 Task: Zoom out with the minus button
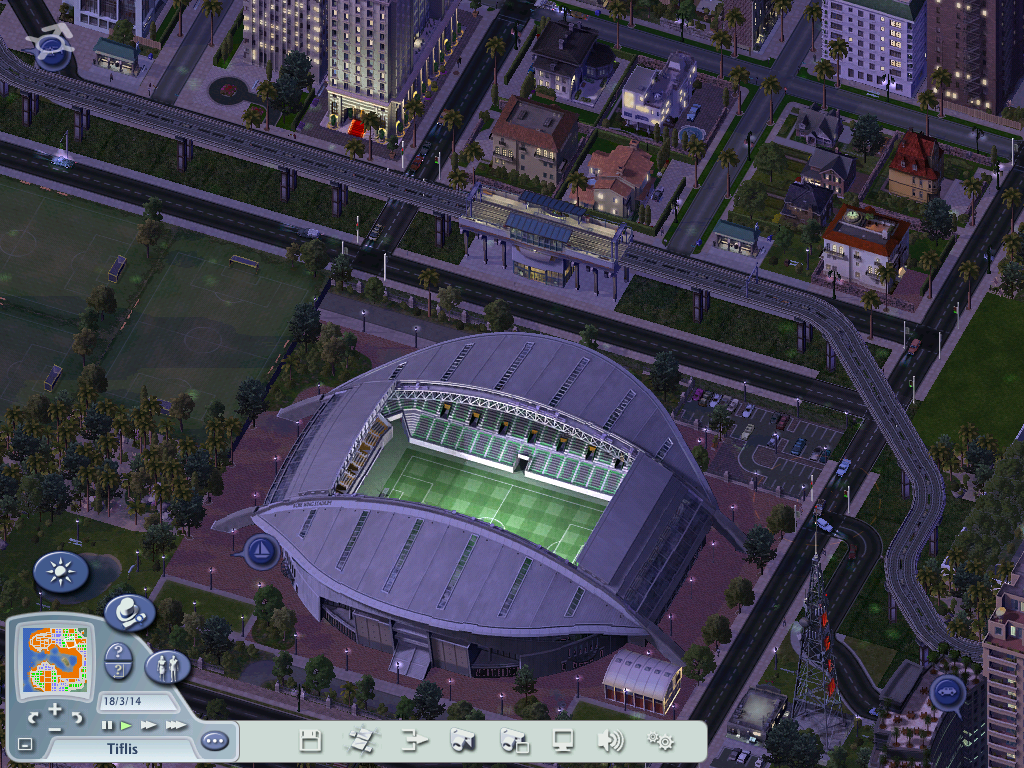55,728
